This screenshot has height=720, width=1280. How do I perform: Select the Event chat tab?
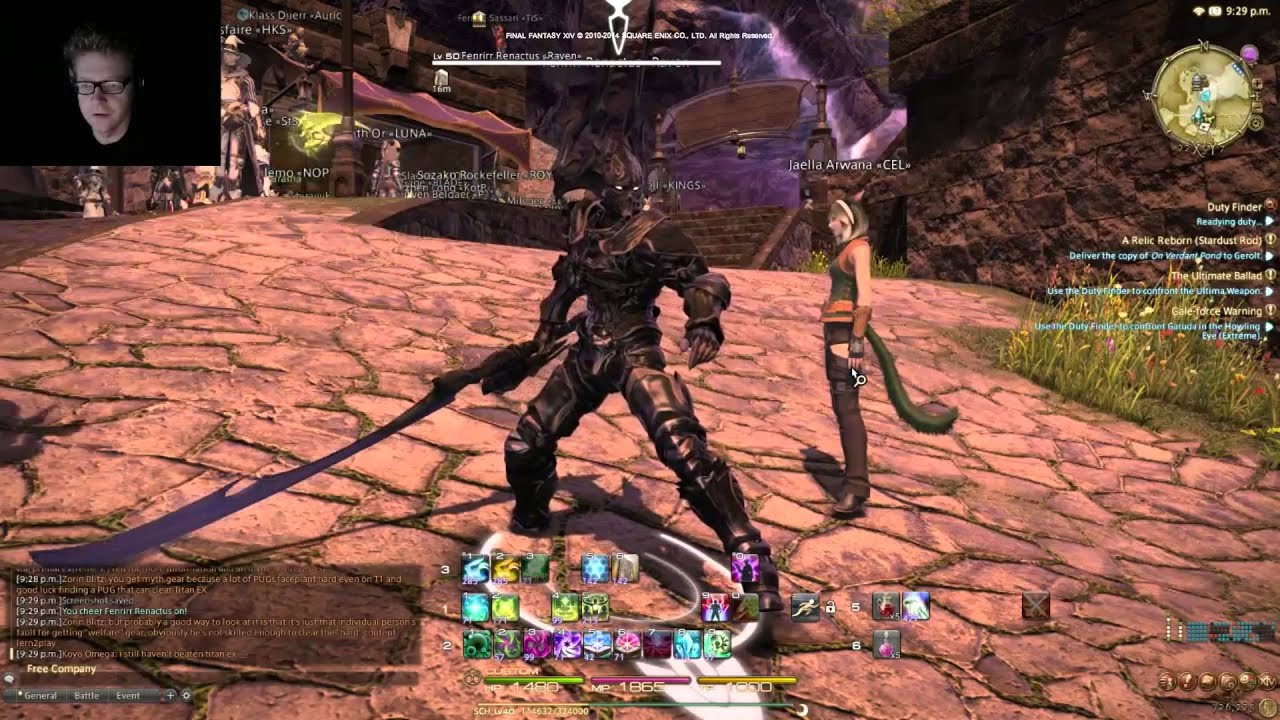(x=128, y=695)
